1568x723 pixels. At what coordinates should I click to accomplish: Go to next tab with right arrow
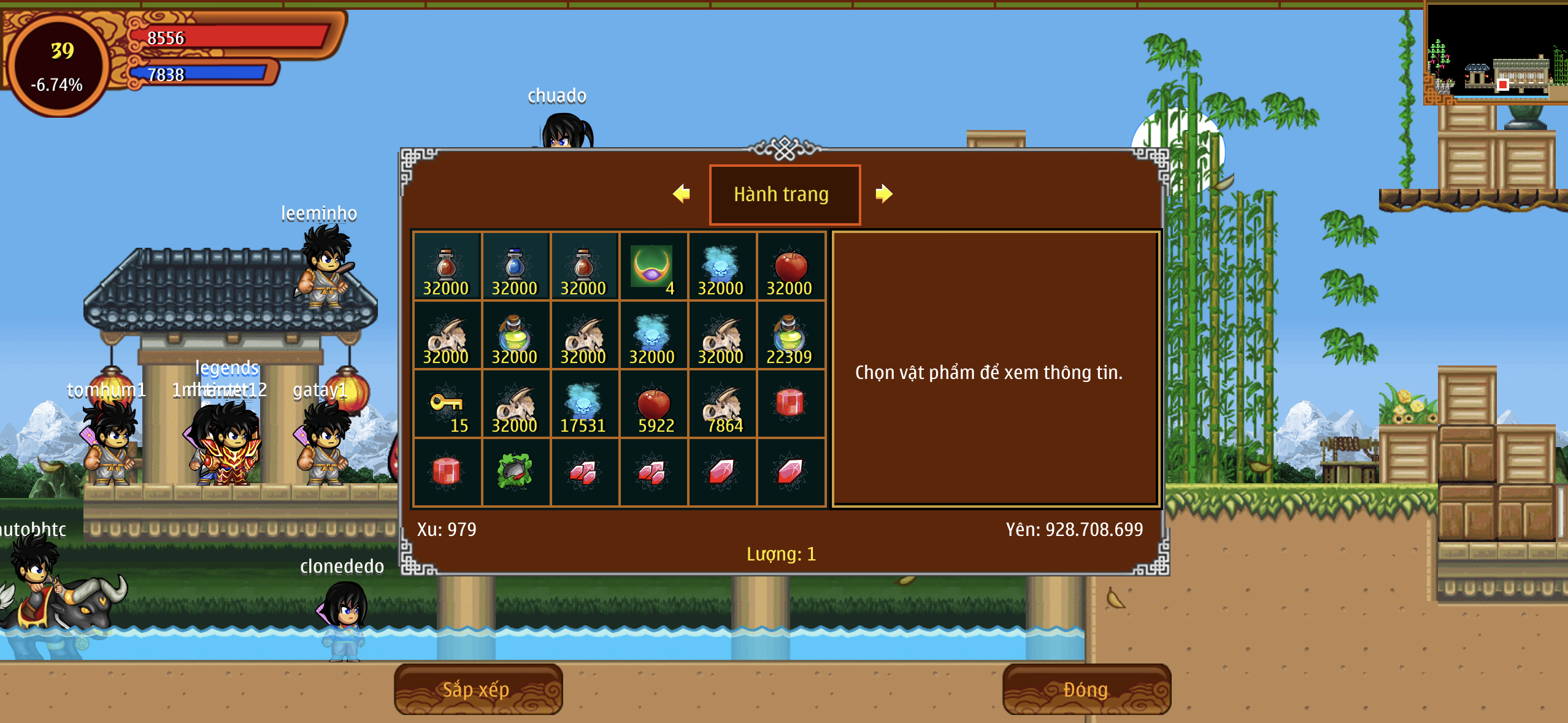point(883,194)
